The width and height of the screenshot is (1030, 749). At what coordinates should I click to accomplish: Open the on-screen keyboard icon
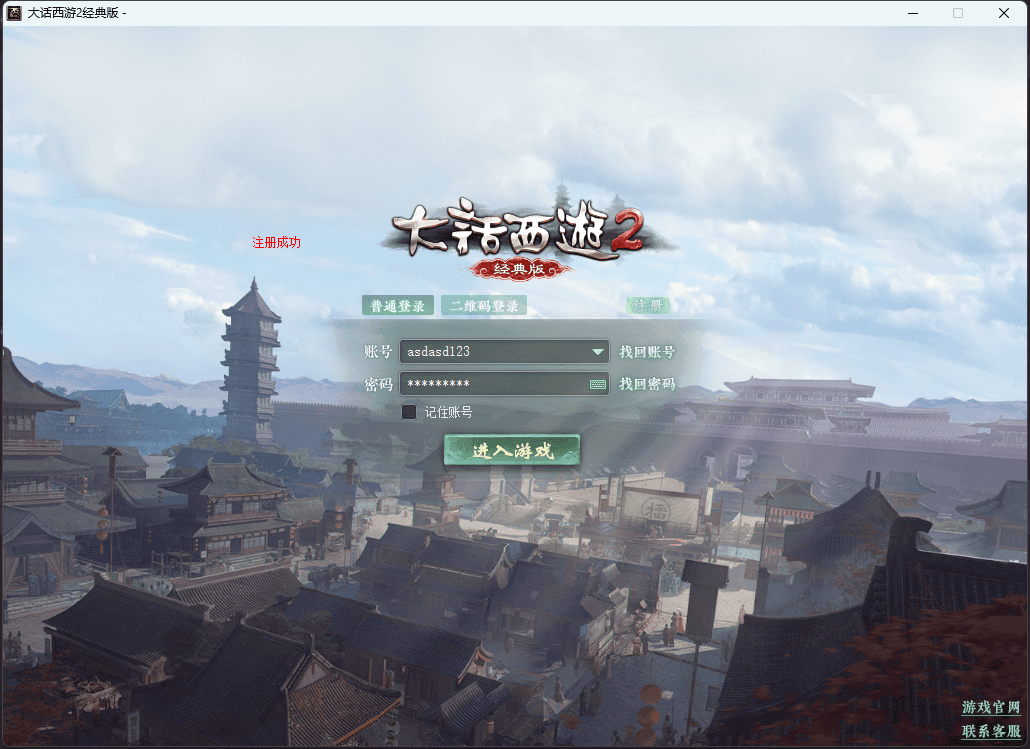point(598,384)
